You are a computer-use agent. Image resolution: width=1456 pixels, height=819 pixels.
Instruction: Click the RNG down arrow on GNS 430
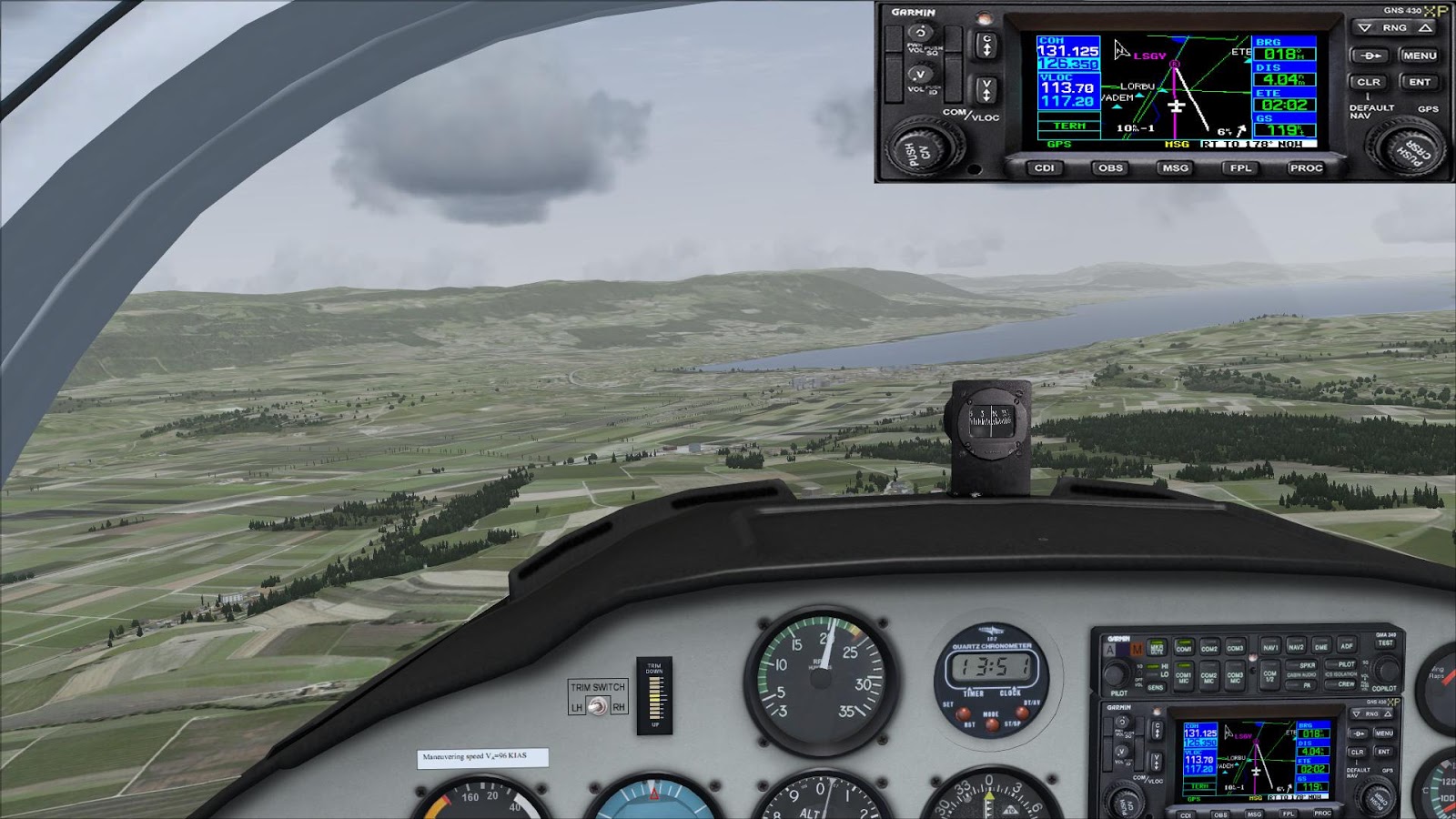(x=1364, y=28)
